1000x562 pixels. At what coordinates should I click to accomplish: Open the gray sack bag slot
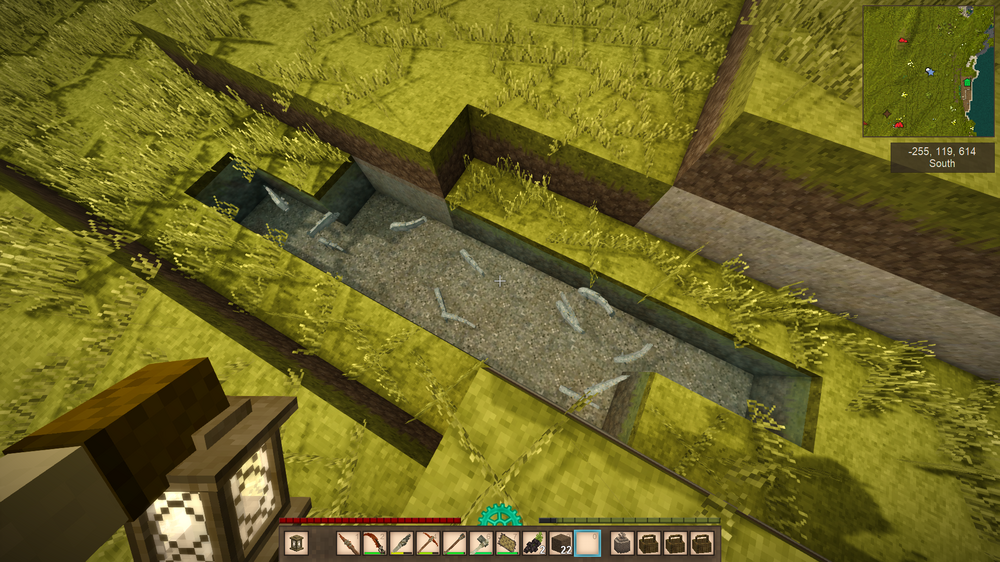[621, 544]
